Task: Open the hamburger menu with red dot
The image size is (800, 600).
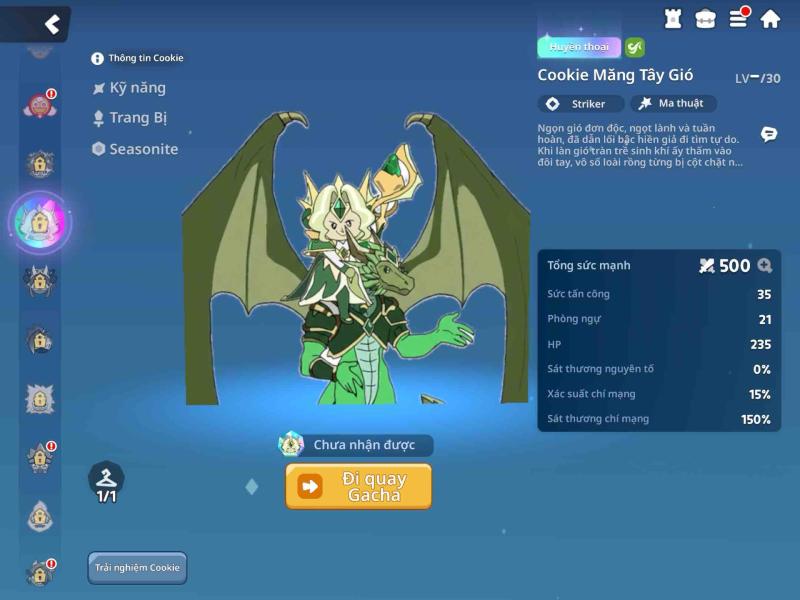Action: (738, 18)
